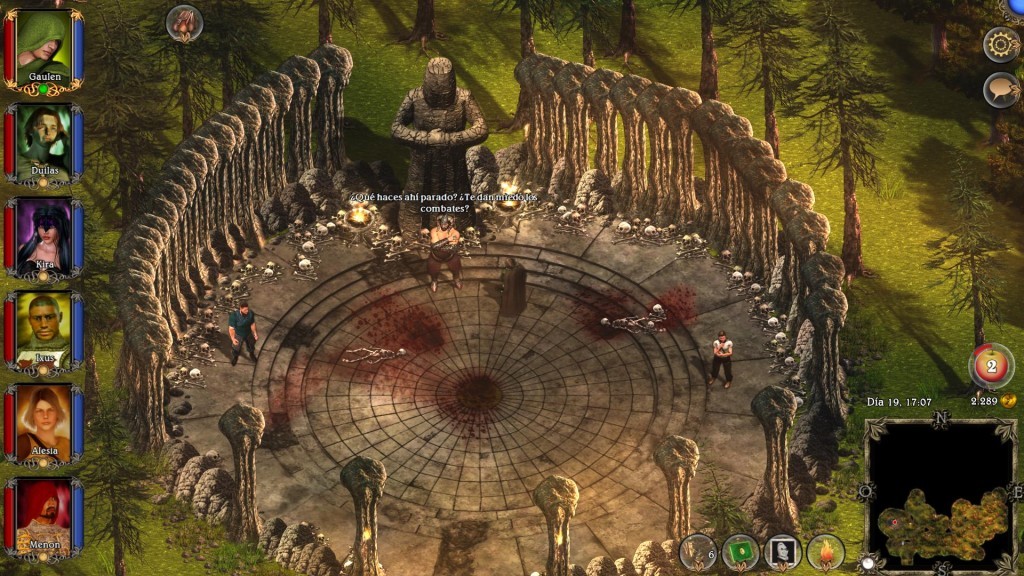Choose Kira's character portrait
This screenshot has height=576, width=1024.
tap(43, 237)
